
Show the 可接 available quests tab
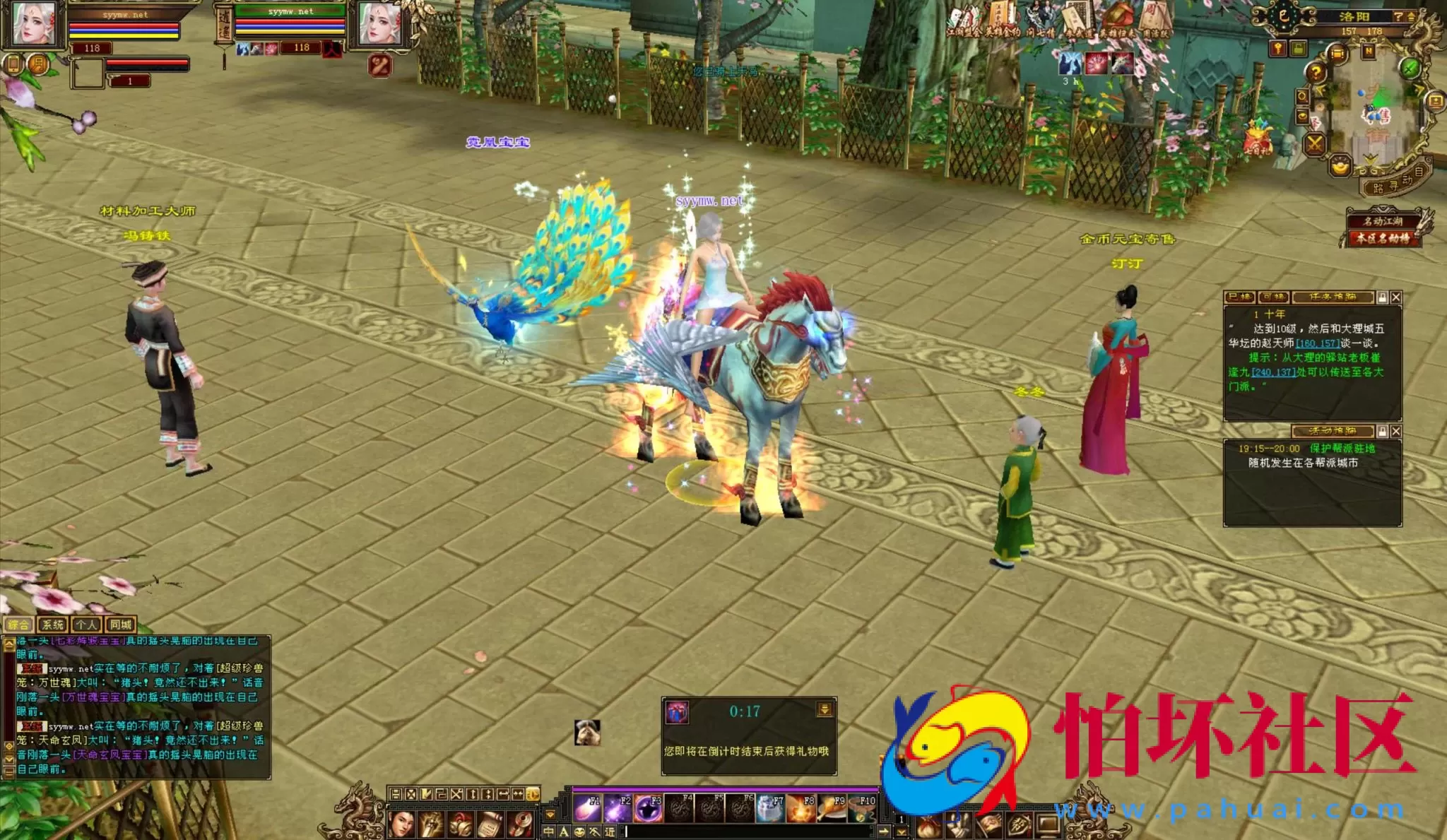click(1273, 297)
